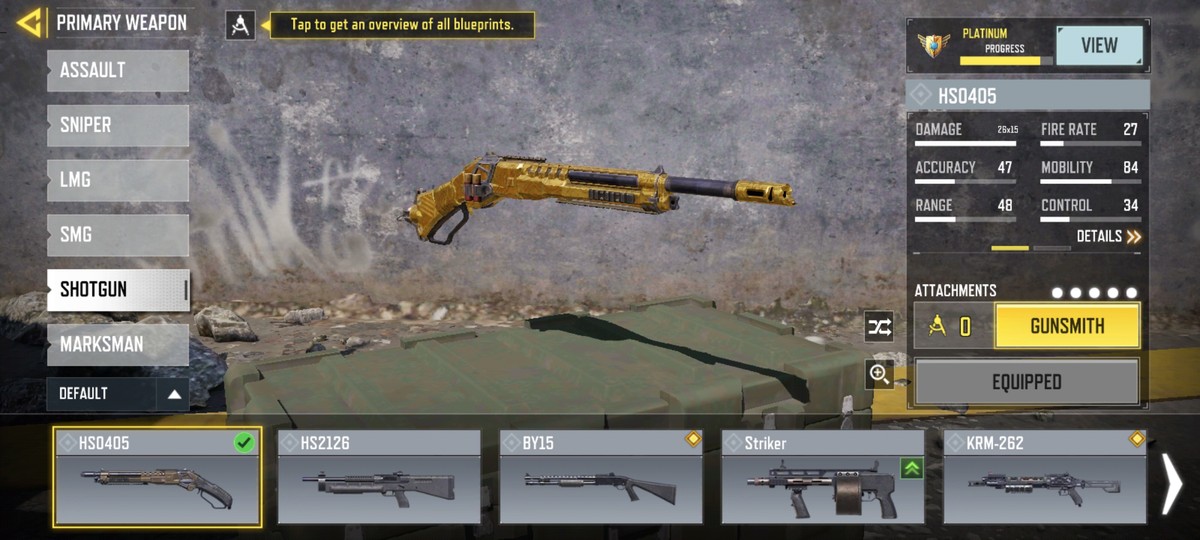Image resolution: width=1200 pixels, height=540 pixels.
Task: Open the Gunsmith
Action: click(x=1067, y=326)
